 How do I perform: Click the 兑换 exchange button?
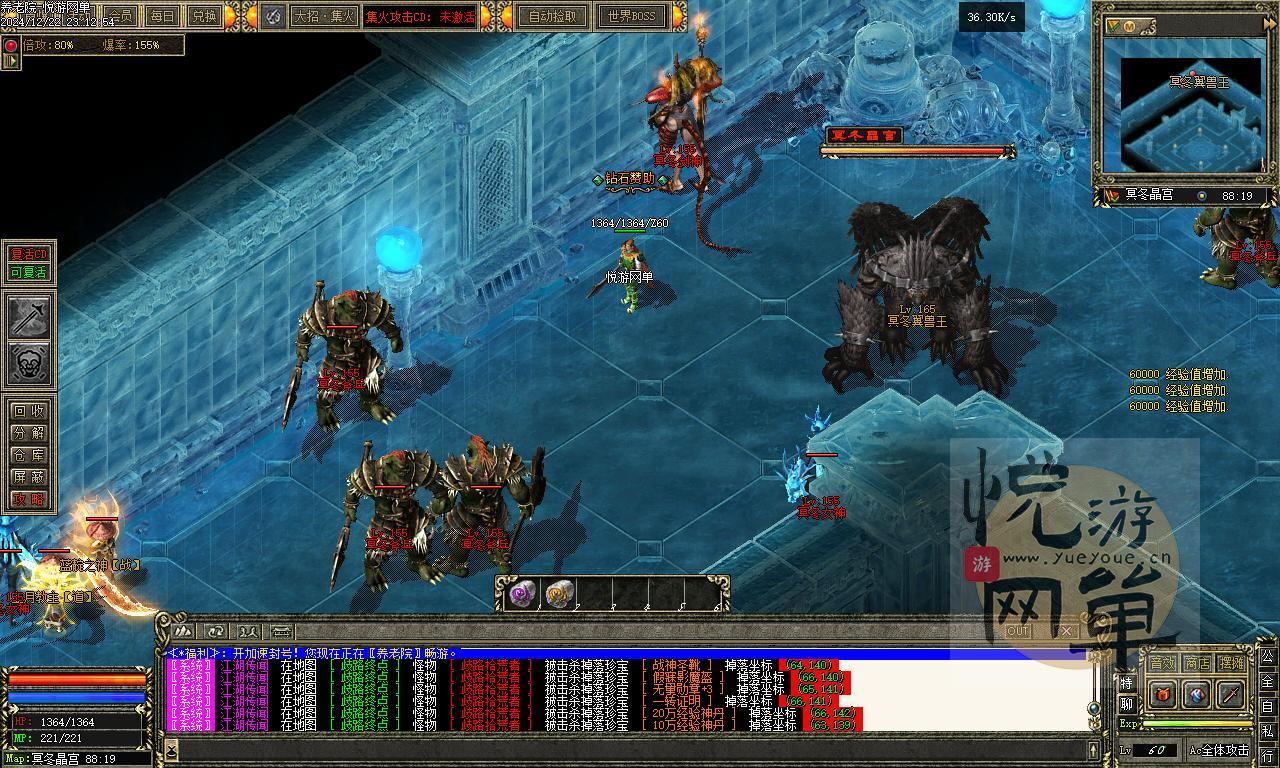coord(204,16)
